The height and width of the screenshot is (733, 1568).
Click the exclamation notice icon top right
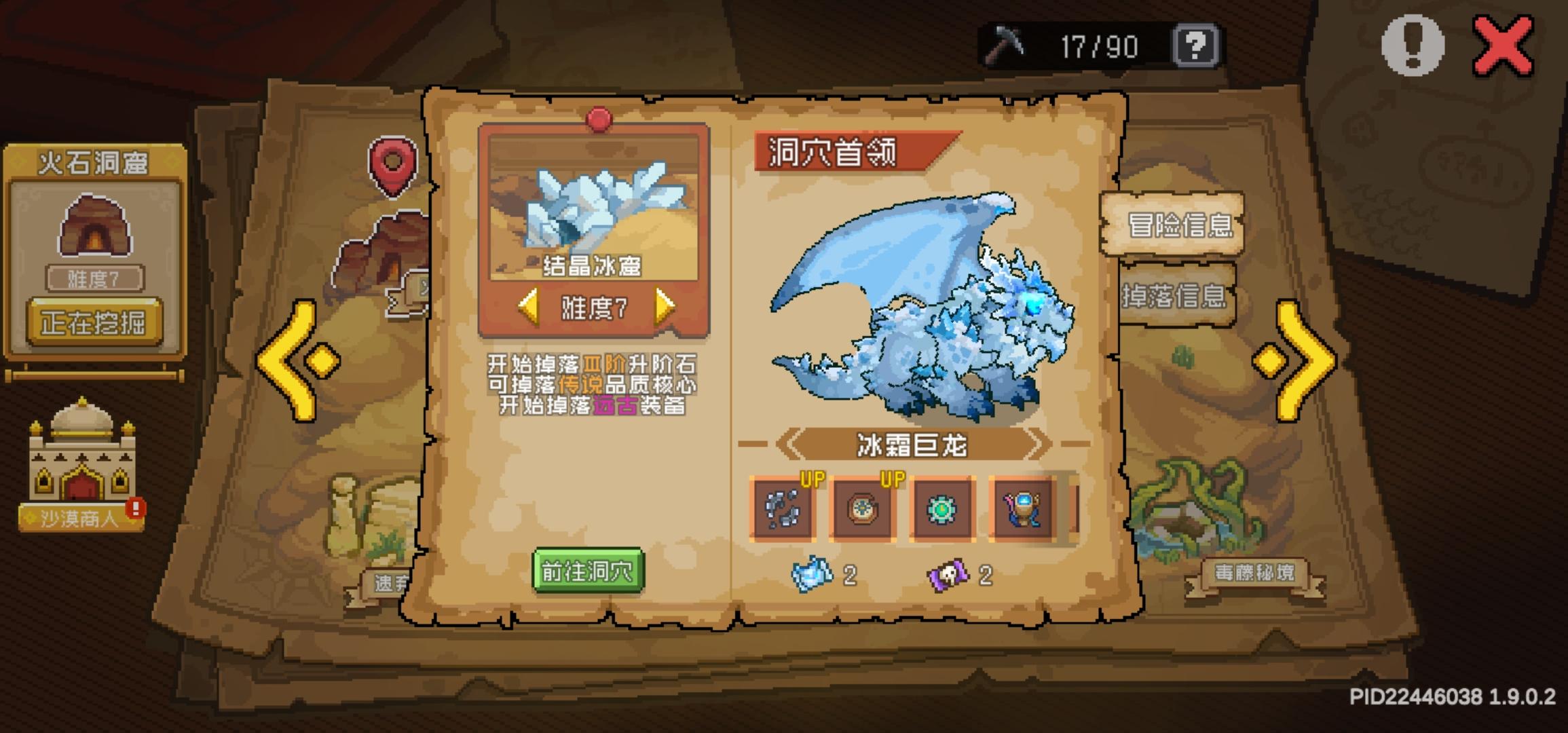point(1415,45)
